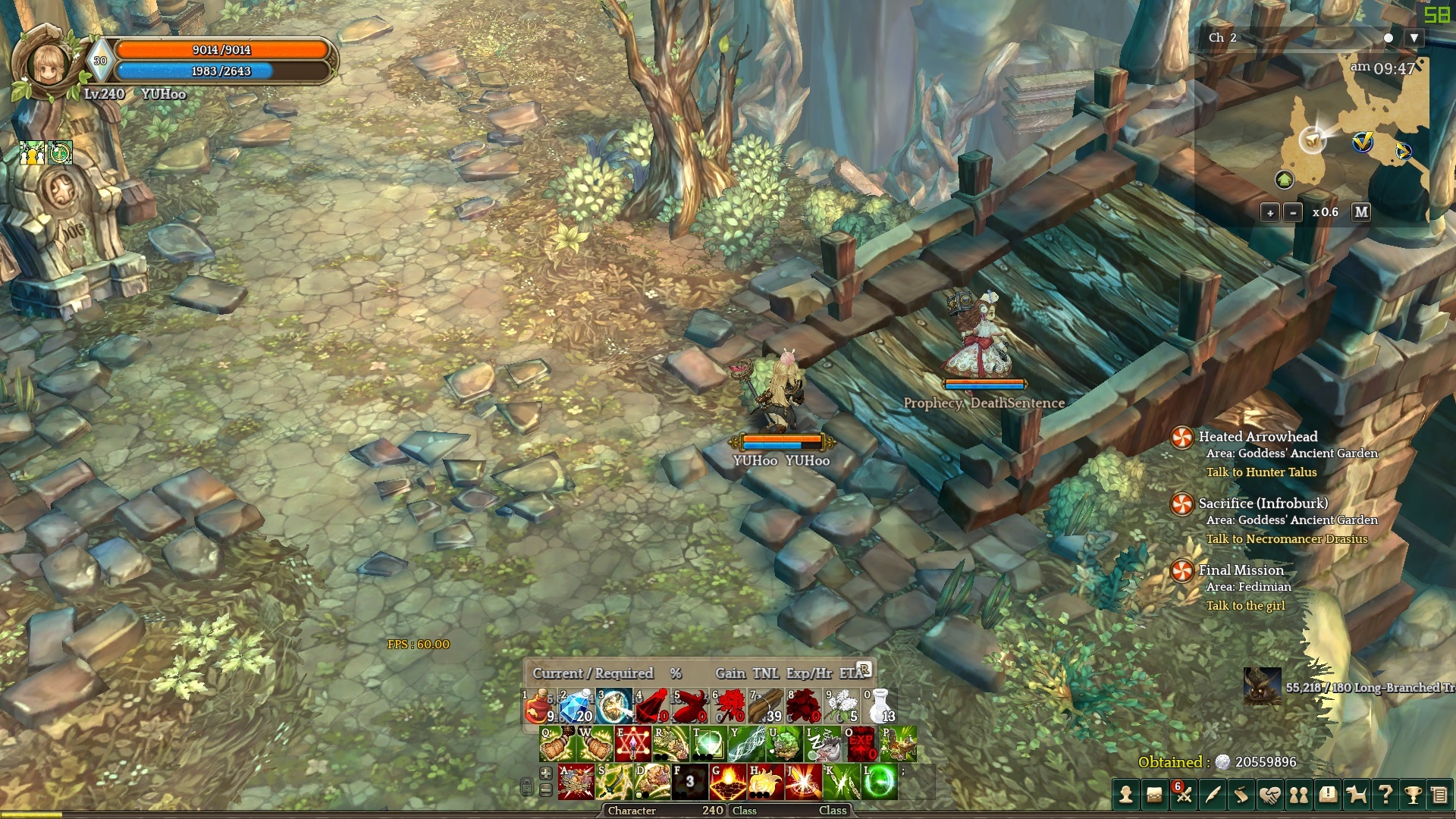Select the Final Mission quest entry
Viewport: 1456px width, 819px height.
(x=1241, y=570)
